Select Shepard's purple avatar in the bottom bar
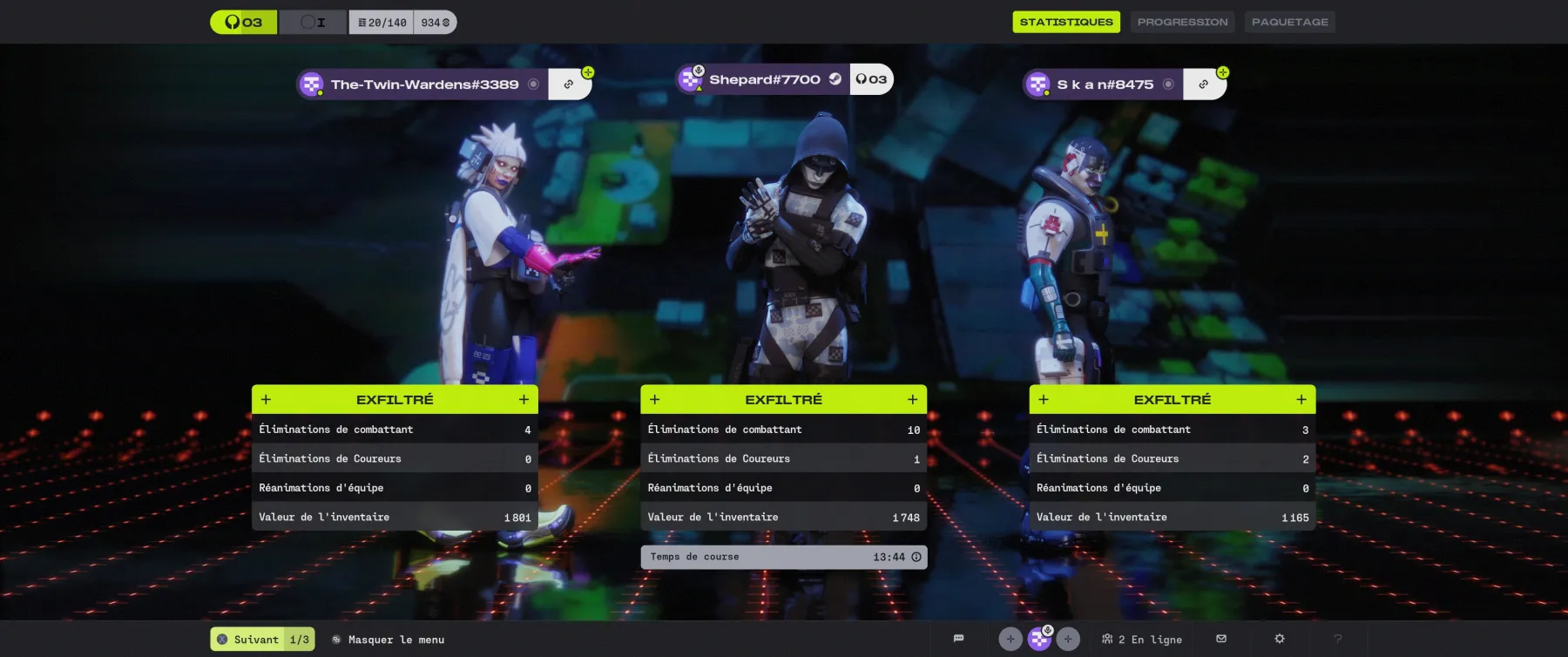 pyautogui.click(x=1038, y=638)
